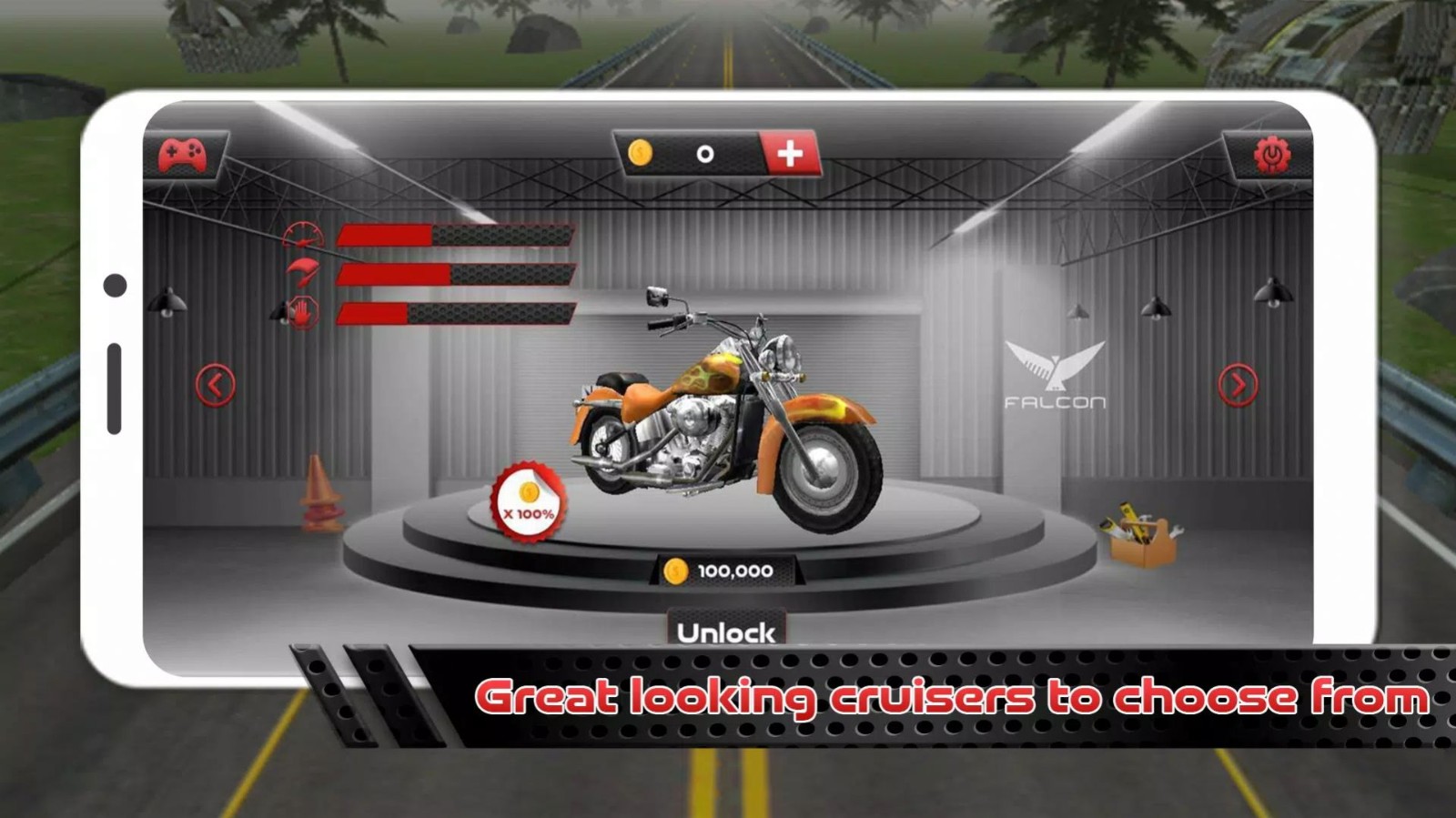Click the toolbox near the platform

tap(1143, 531)
